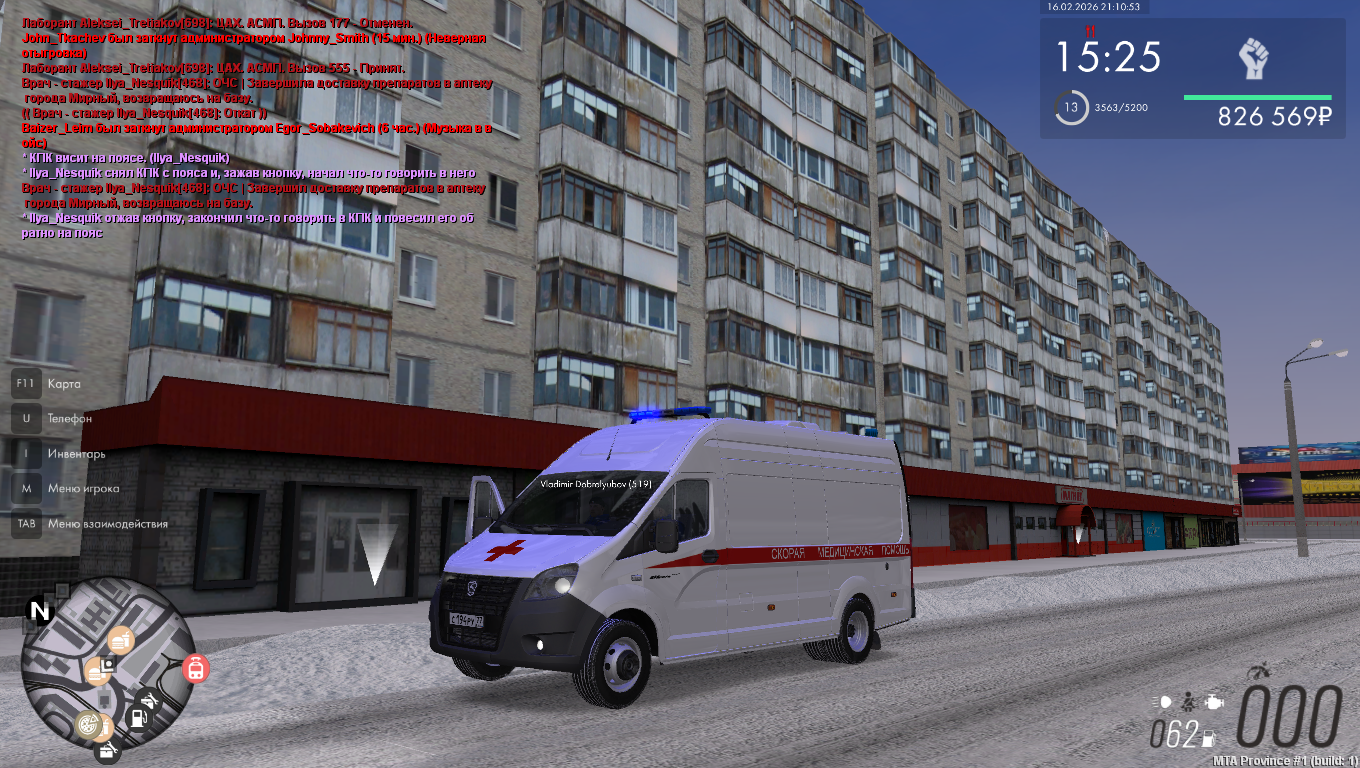1360x768 pixels.
Task: Select the red tram marker on the minimap
Action: pos(197,669)
